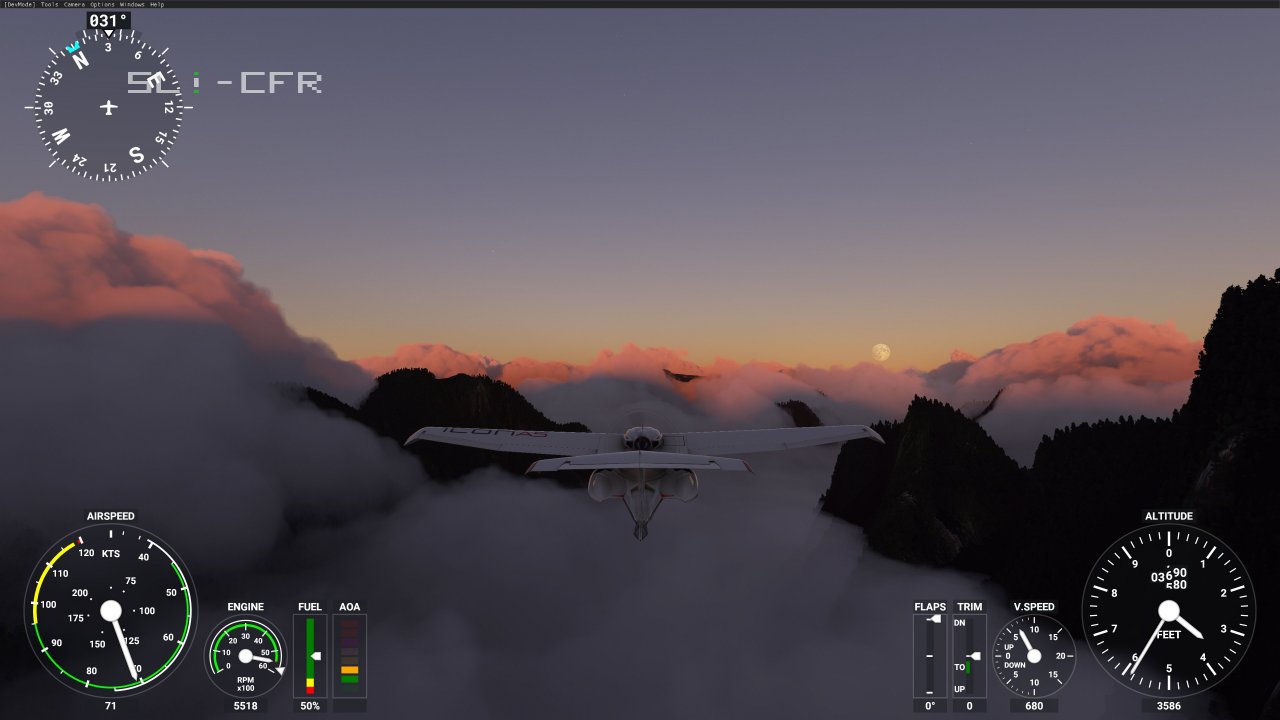Image resolution: width=1280 pixels, height=720 pixels.
Task: Open the Windows menu
Action: (130, 4)
